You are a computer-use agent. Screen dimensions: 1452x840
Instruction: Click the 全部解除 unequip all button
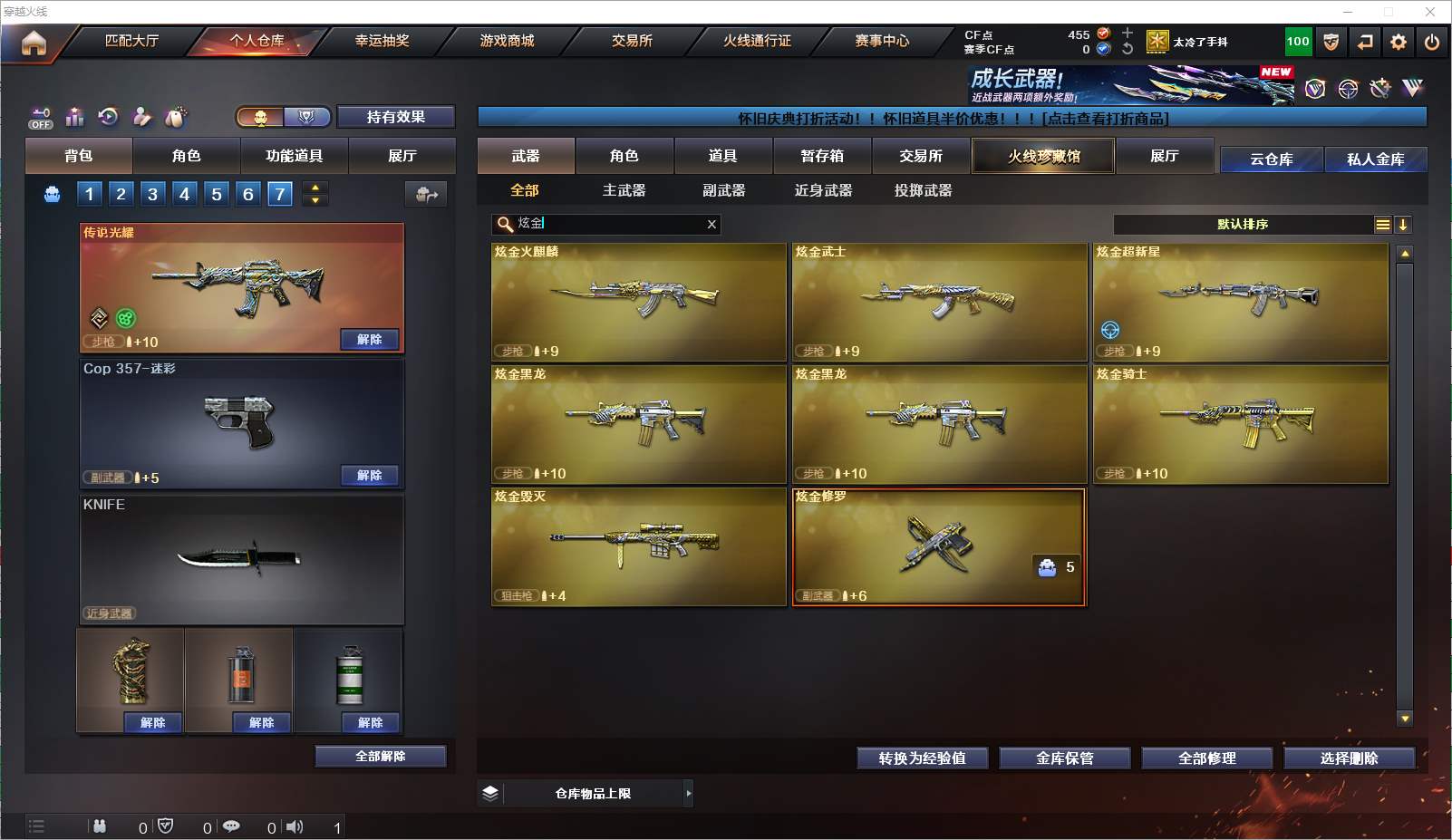pyautogui.click(x=381, y=756)
